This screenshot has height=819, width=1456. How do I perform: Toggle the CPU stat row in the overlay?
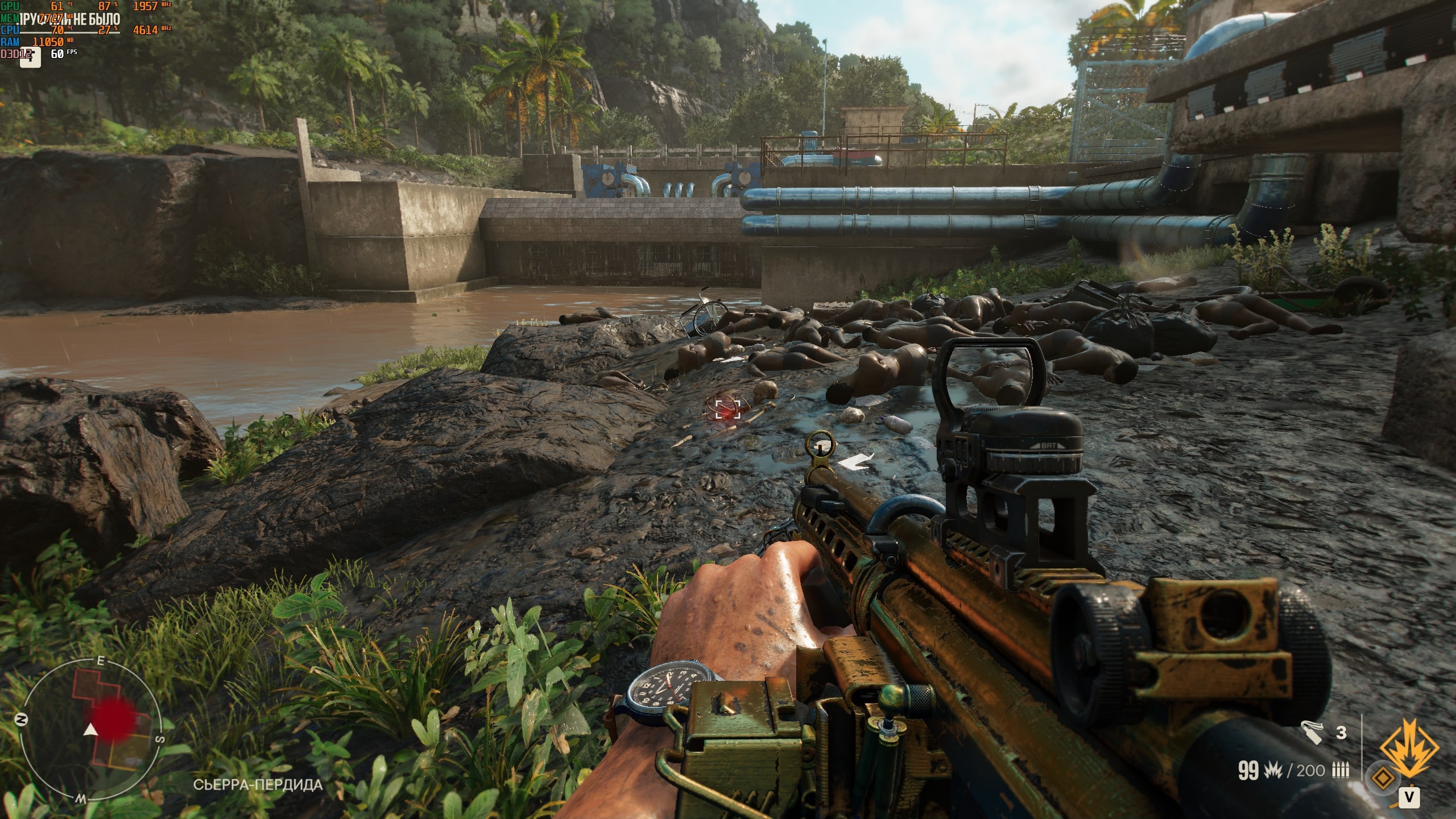(x=10, y=30)
